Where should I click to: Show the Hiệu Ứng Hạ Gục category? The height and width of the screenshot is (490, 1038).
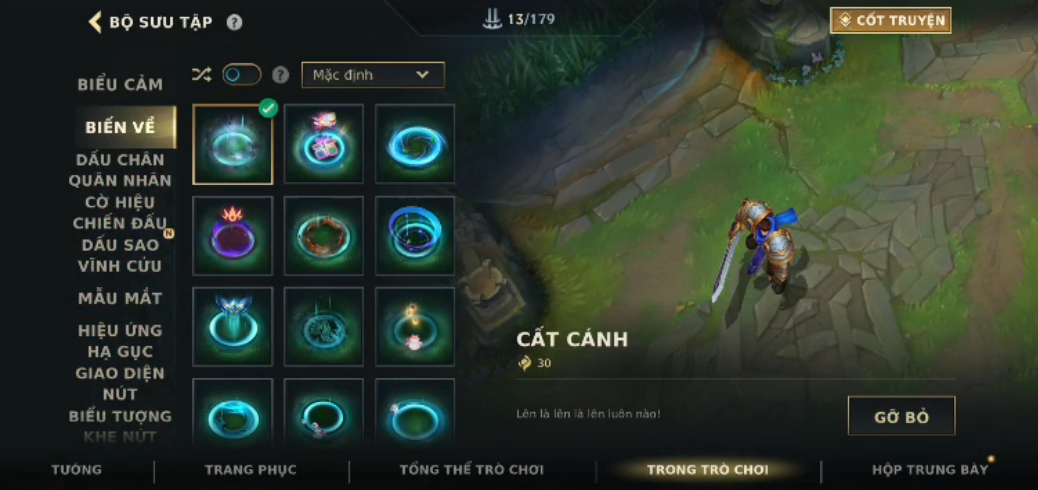[120, 340]
